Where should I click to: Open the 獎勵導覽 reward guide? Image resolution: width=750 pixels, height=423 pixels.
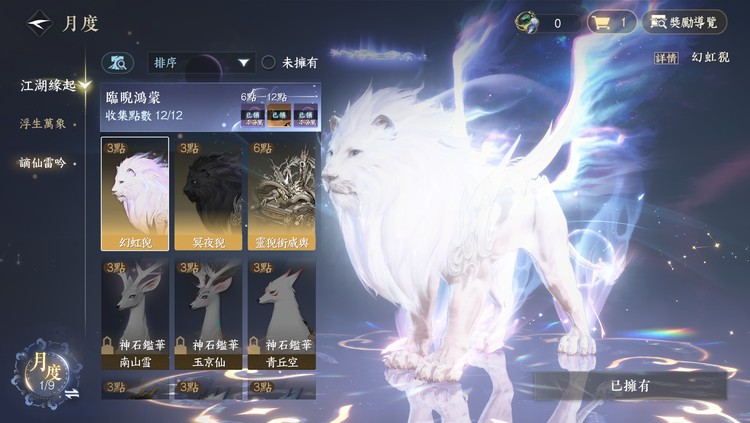(685, 22)
